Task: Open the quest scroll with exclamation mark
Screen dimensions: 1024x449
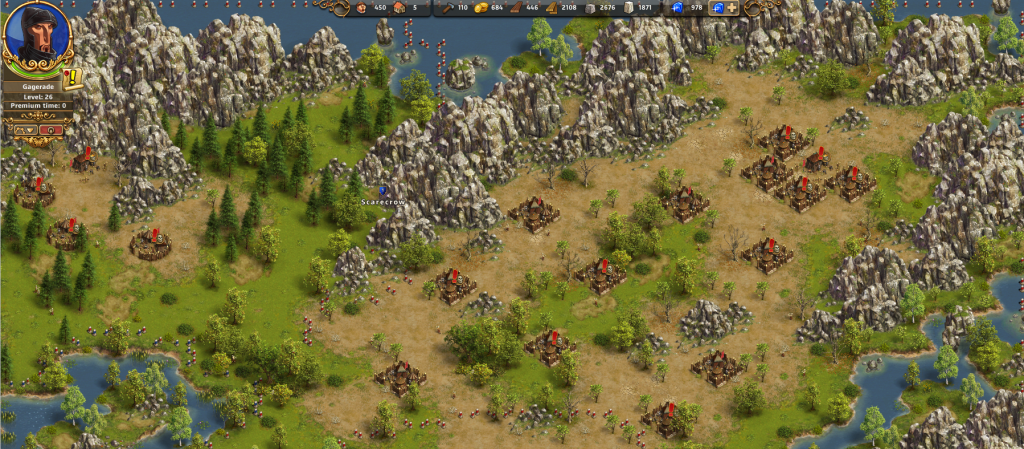Action: pyautogui.click(x=72, y=78)
